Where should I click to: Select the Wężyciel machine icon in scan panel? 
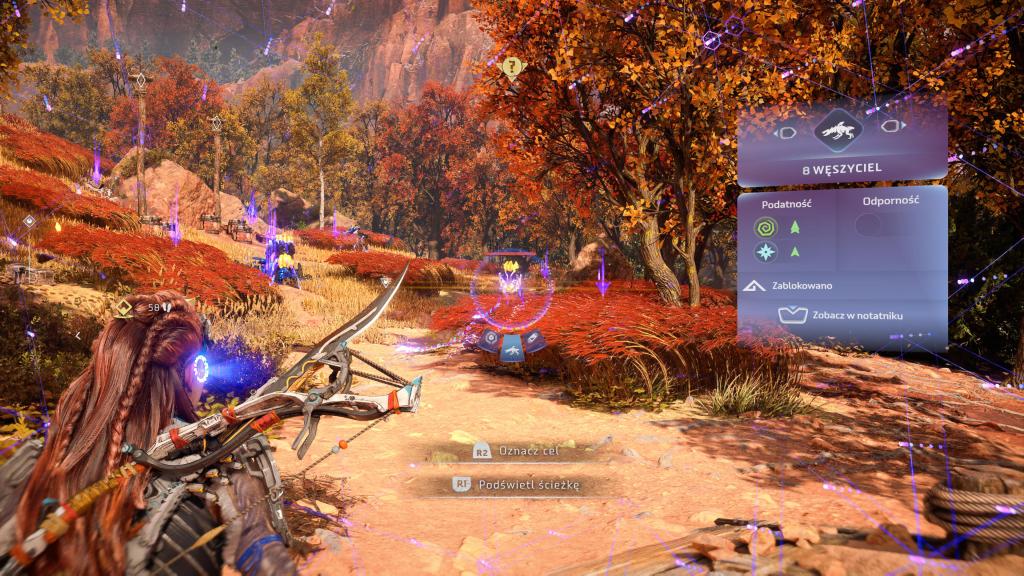(x=840, y=129)
